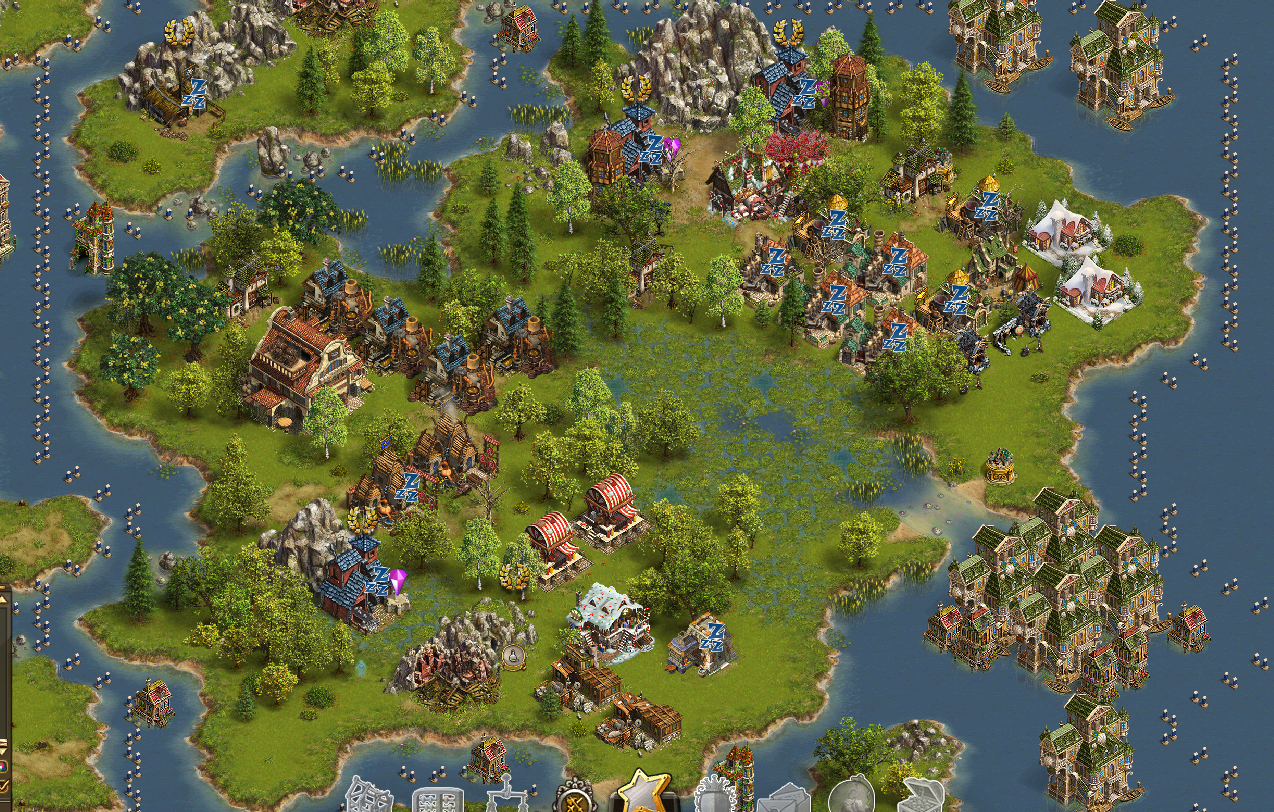Open the mail envelopes icon
Screen dimensions: 1274x812
(784, 799)
